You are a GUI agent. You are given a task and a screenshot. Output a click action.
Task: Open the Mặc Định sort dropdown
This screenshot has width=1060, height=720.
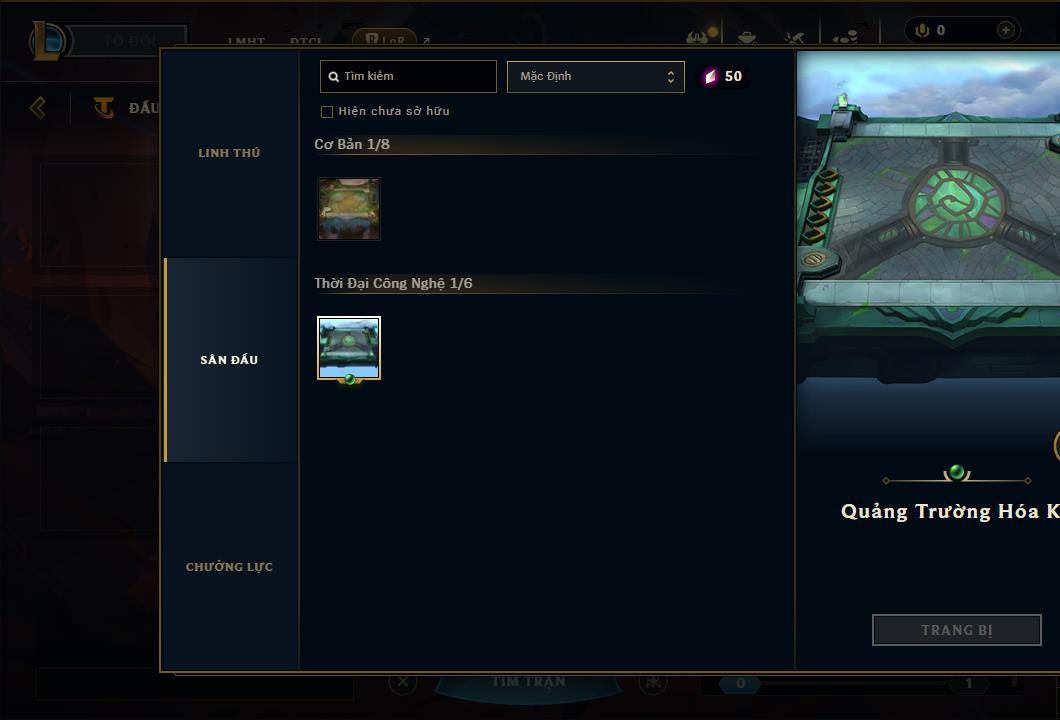[596, 76]
